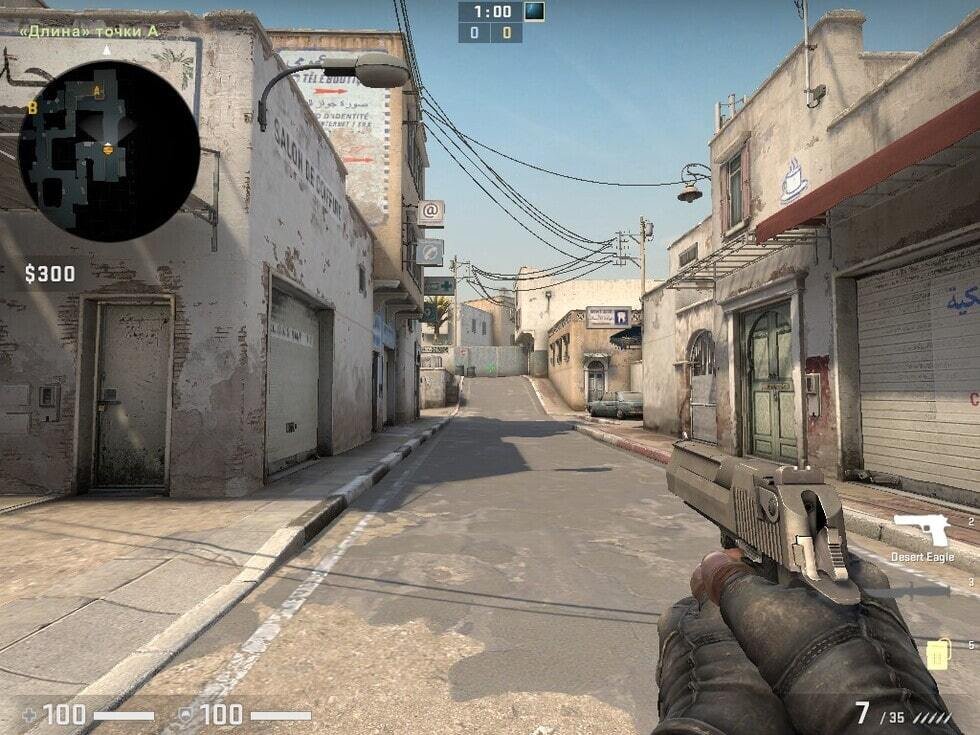The width and height of the screenshot is (980, 735).
Task: Select the Desert Eagle weapon slot
Action: click(x=922, y=531)
